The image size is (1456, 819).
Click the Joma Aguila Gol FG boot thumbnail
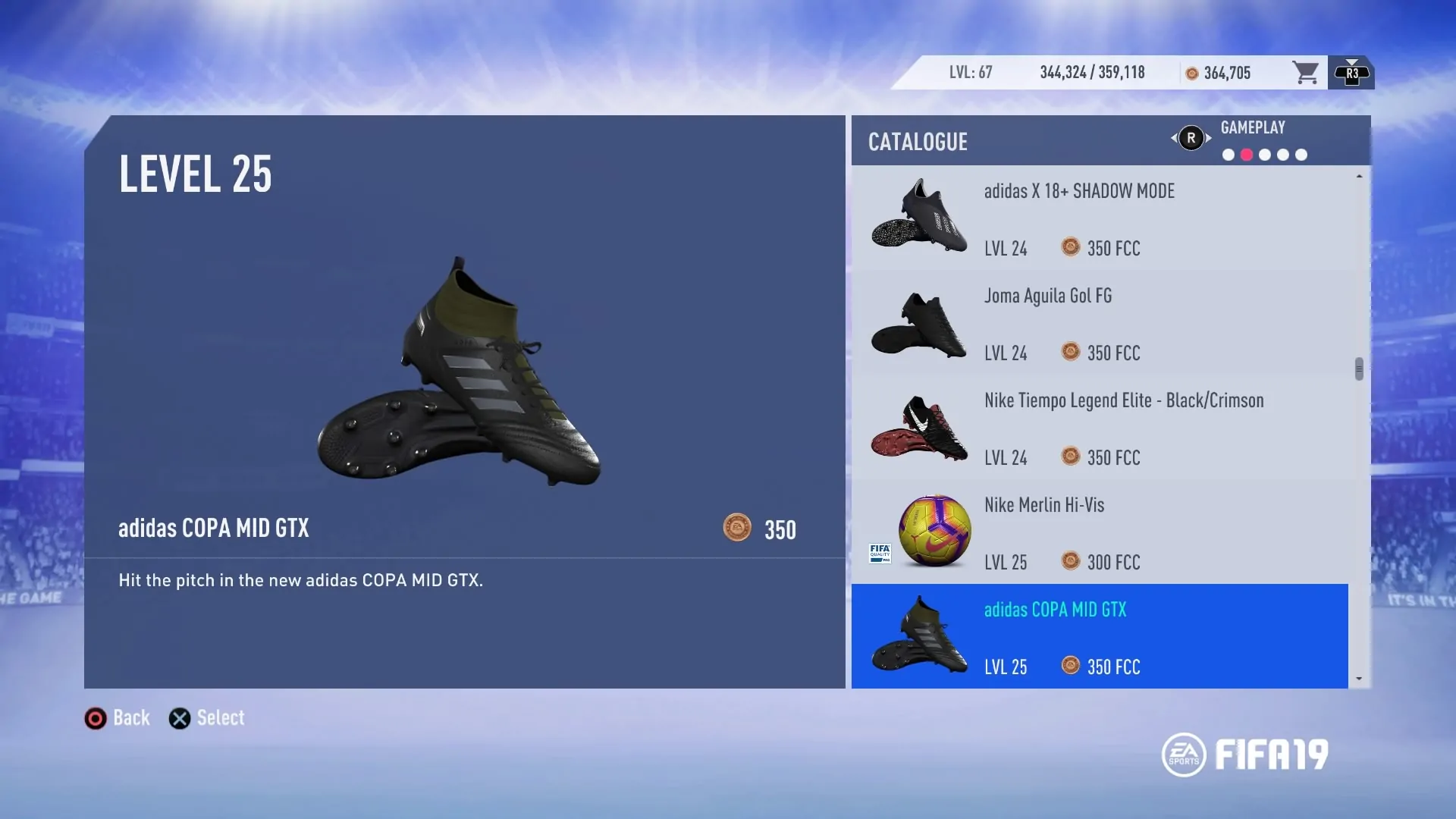(x=918, y=324)
